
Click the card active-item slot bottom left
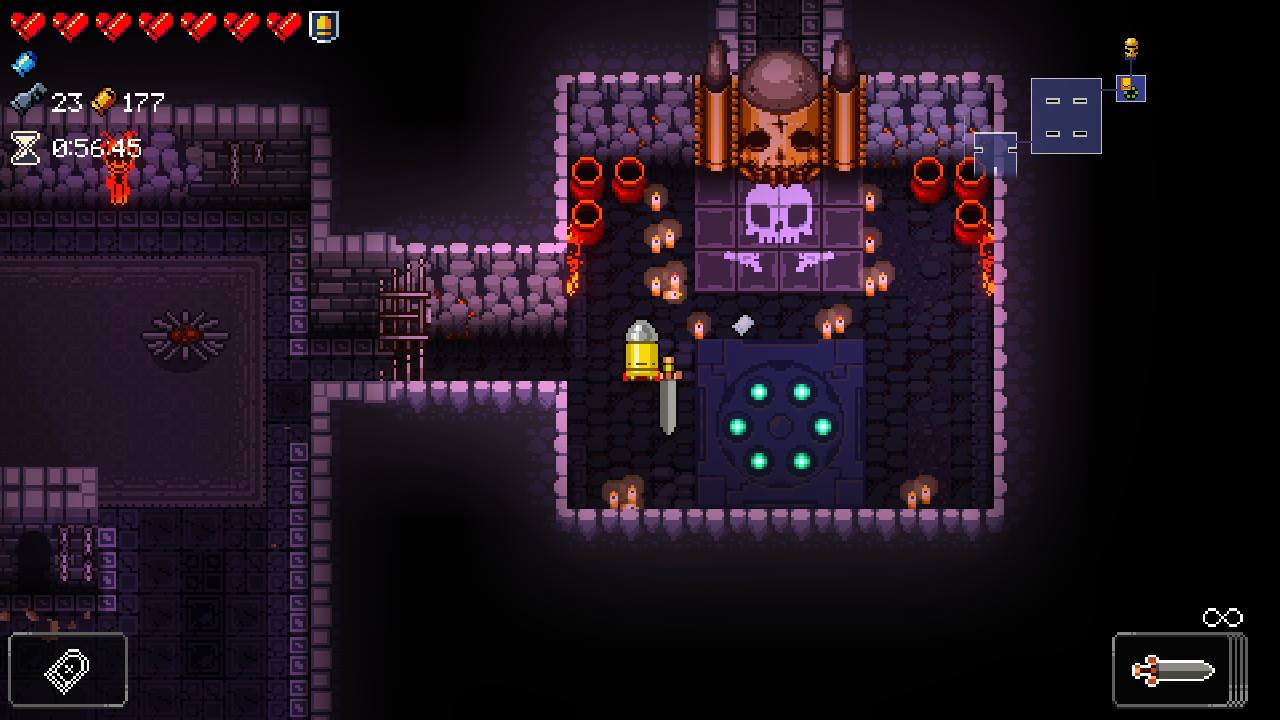click(x=65, y=670)
